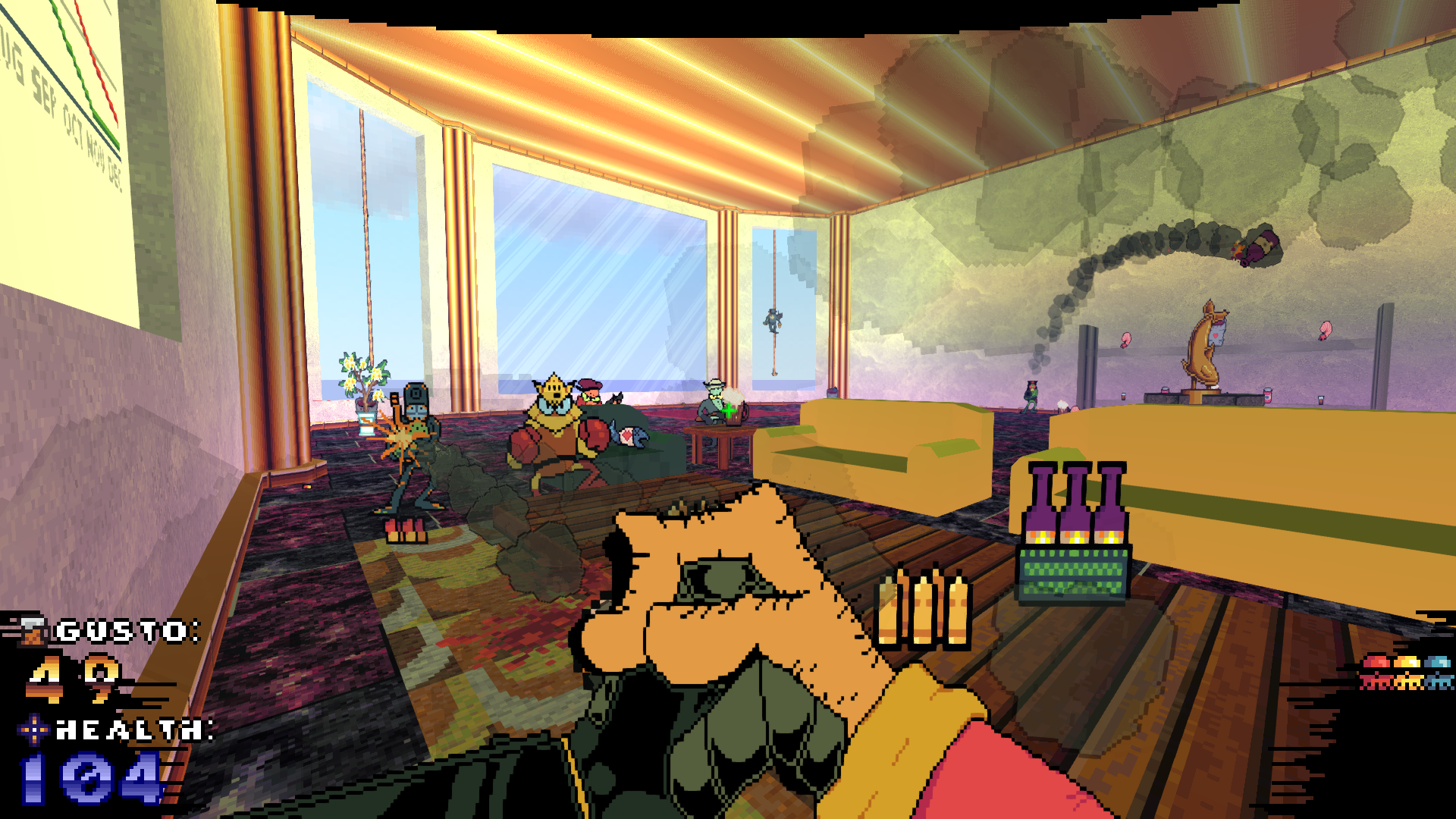Viewport: 1456px width, 819px height.
Task: Click the Health cross icon
Action: click(33, 730)
